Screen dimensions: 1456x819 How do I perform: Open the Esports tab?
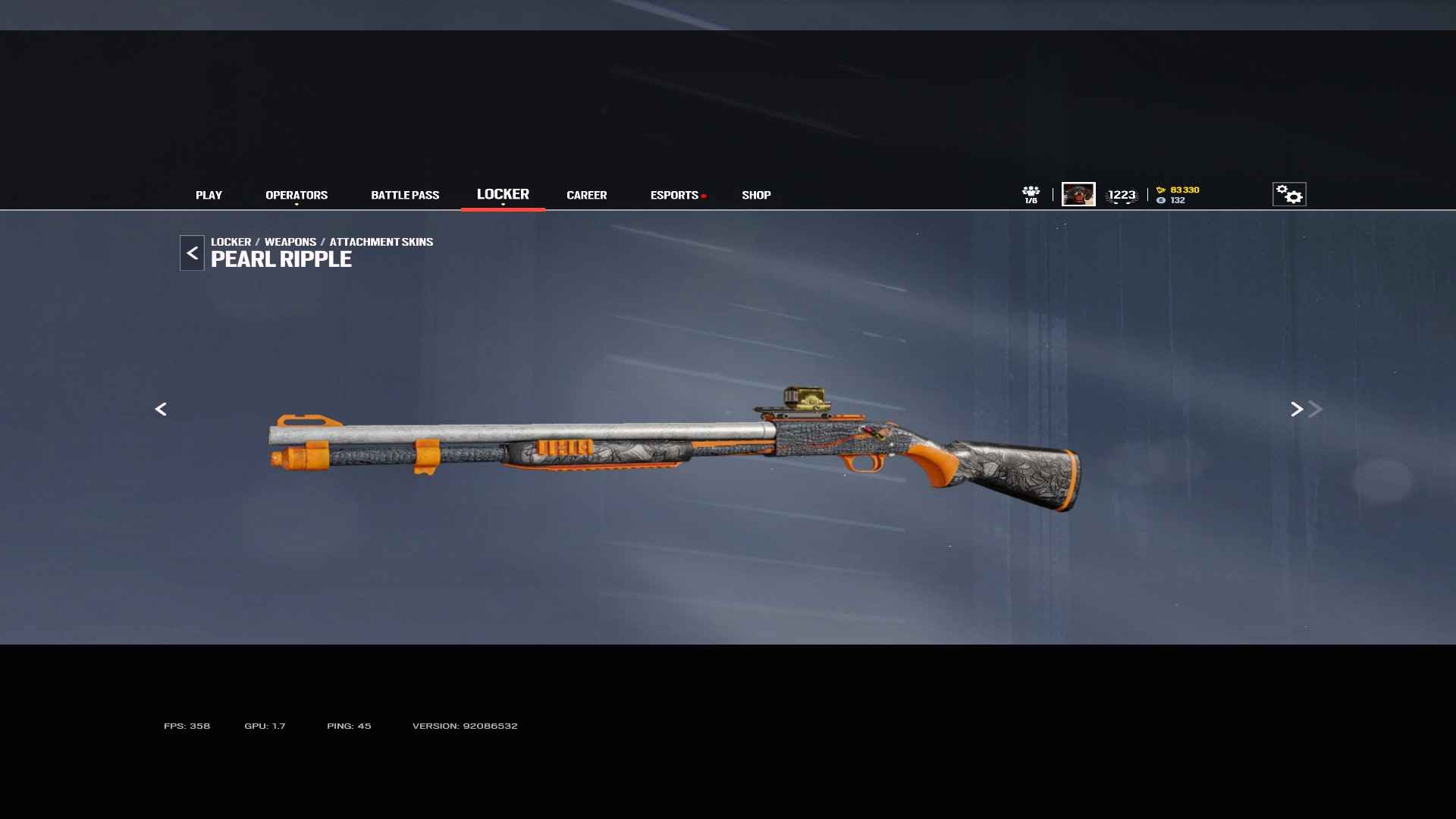674,195
